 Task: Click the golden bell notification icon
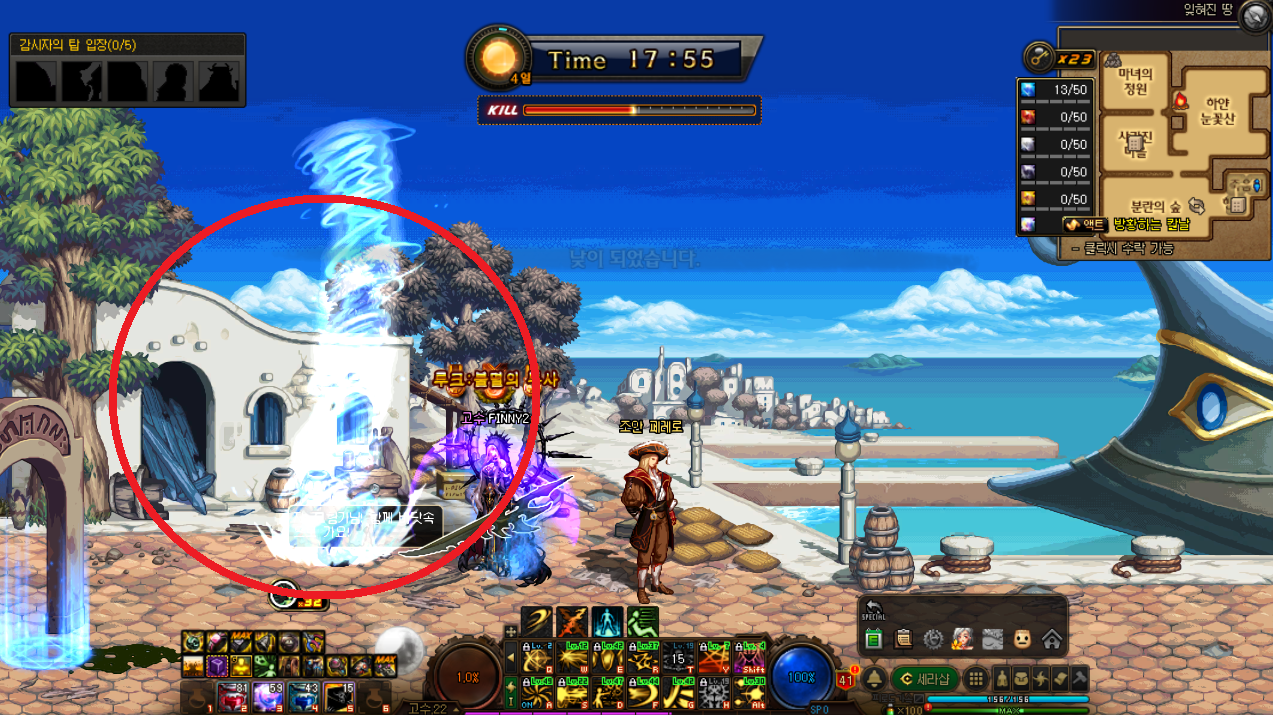[873, 678]
